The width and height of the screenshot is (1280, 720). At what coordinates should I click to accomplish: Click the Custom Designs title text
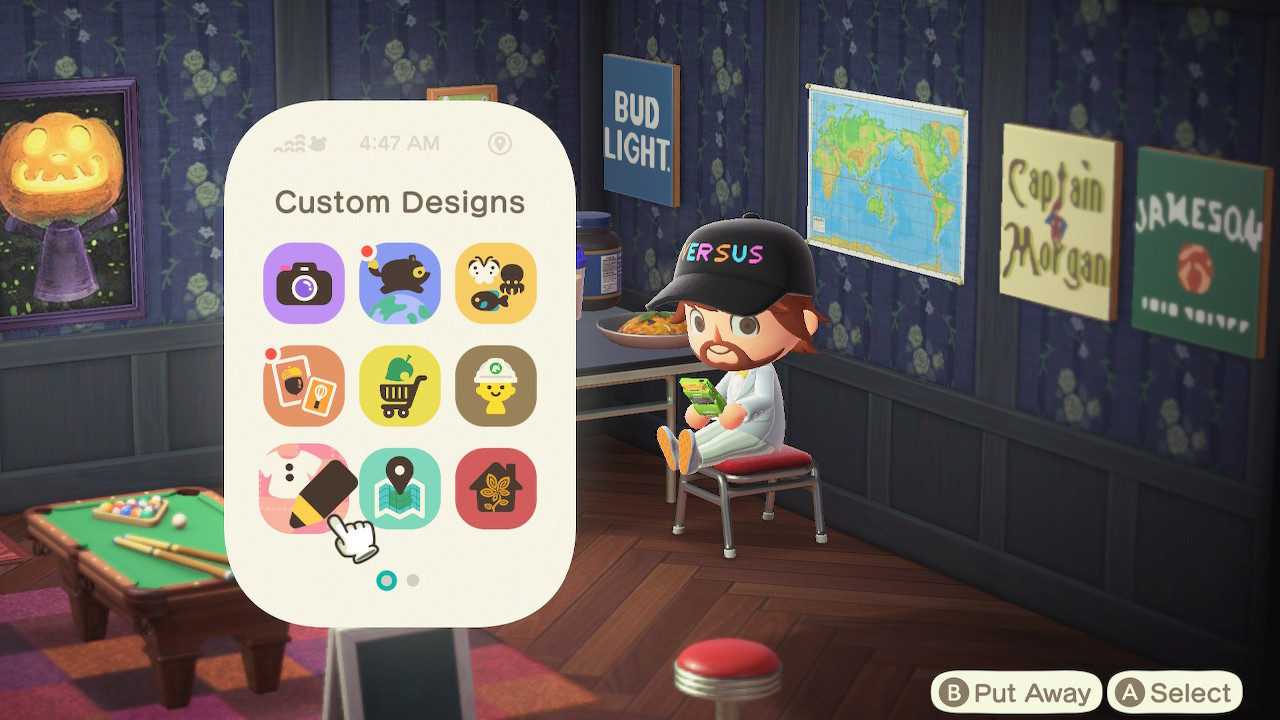[400, 202]
